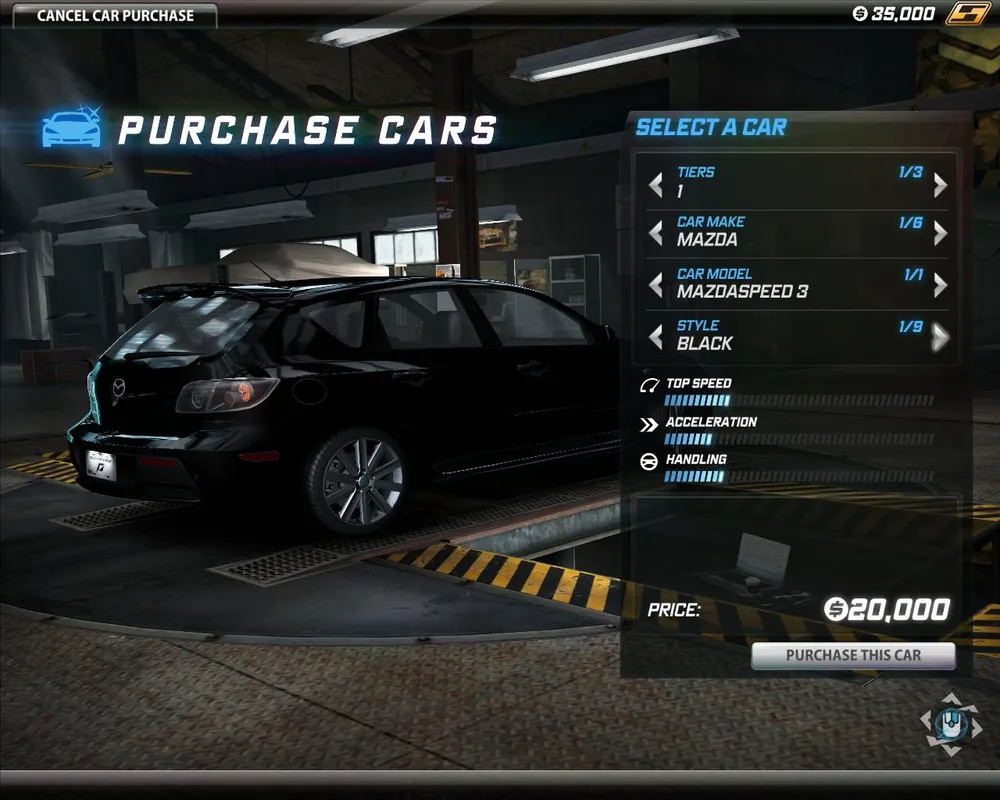
Task: Choose the next car style color
Action: click(940, 338)
